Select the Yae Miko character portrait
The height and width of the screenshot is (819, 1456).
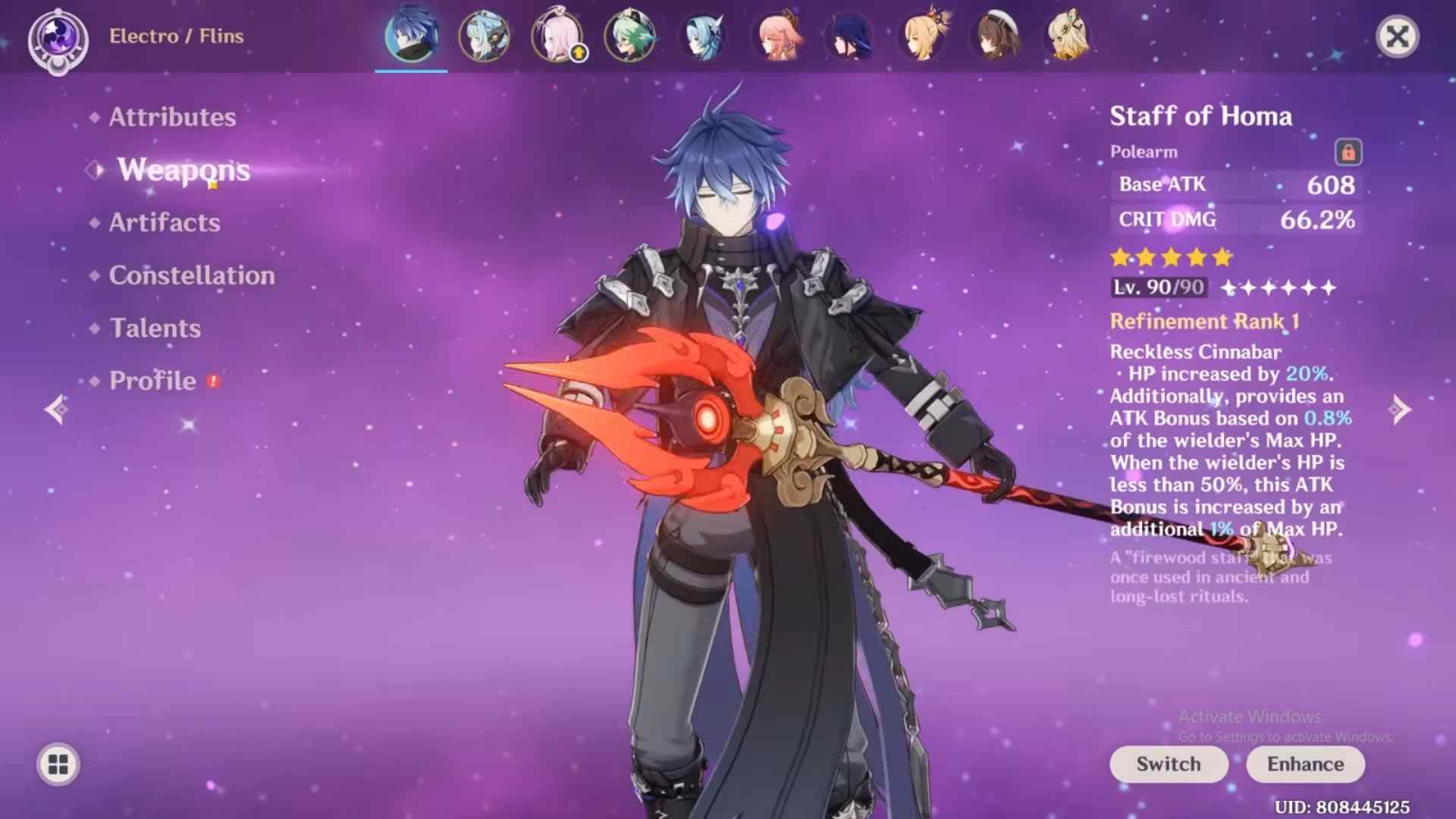click(776, 36)
